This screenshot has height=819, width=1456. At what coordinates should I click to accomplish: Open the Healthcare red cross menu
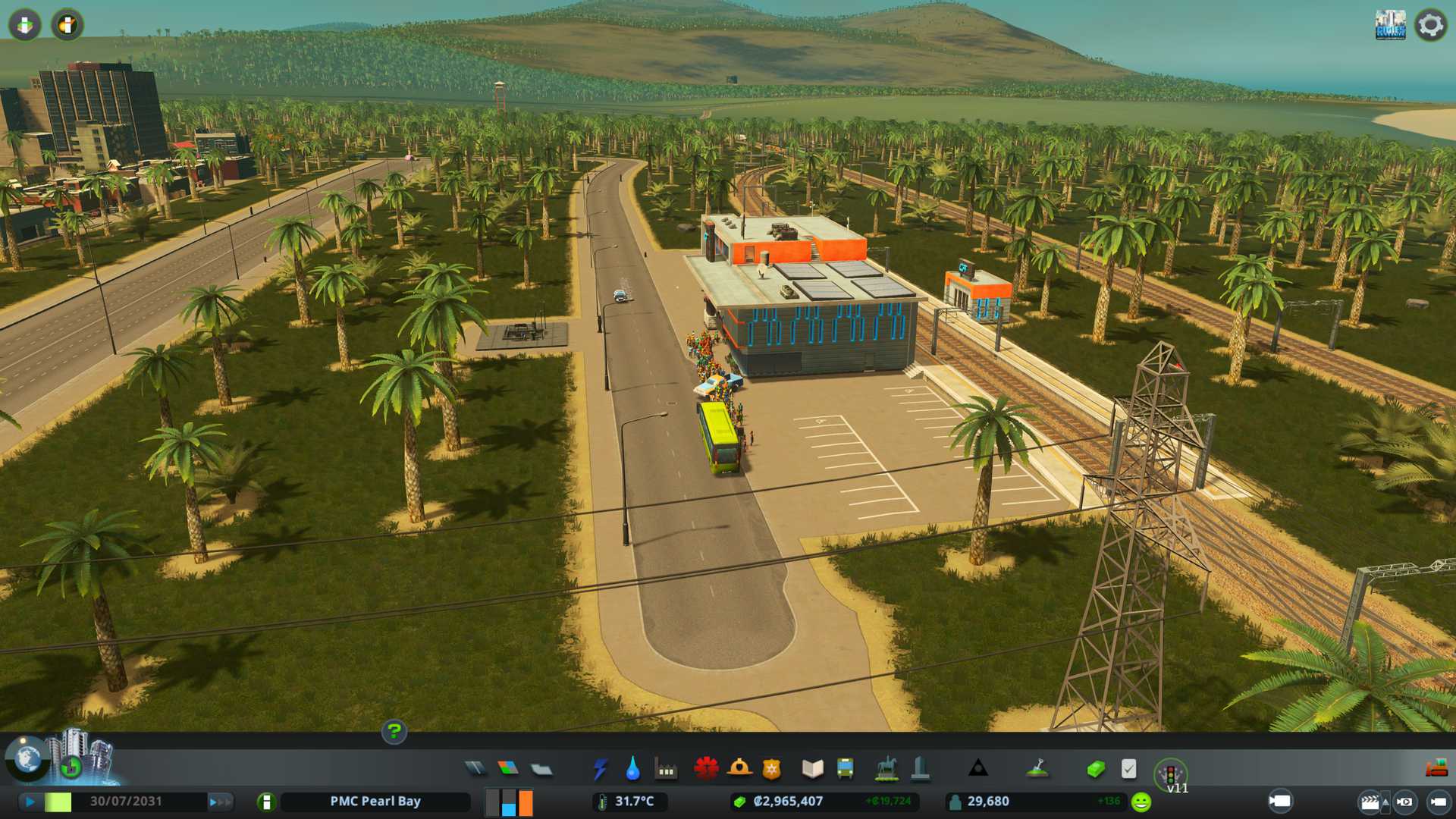click(706, 769)
